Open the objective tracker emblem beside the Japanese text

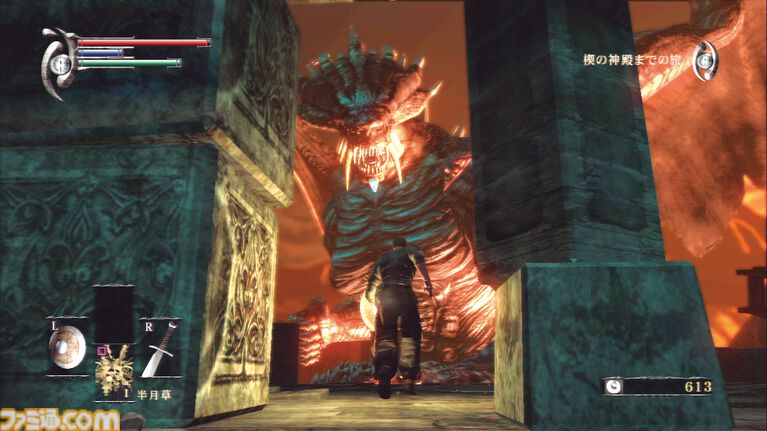click(x=707, y=62)
